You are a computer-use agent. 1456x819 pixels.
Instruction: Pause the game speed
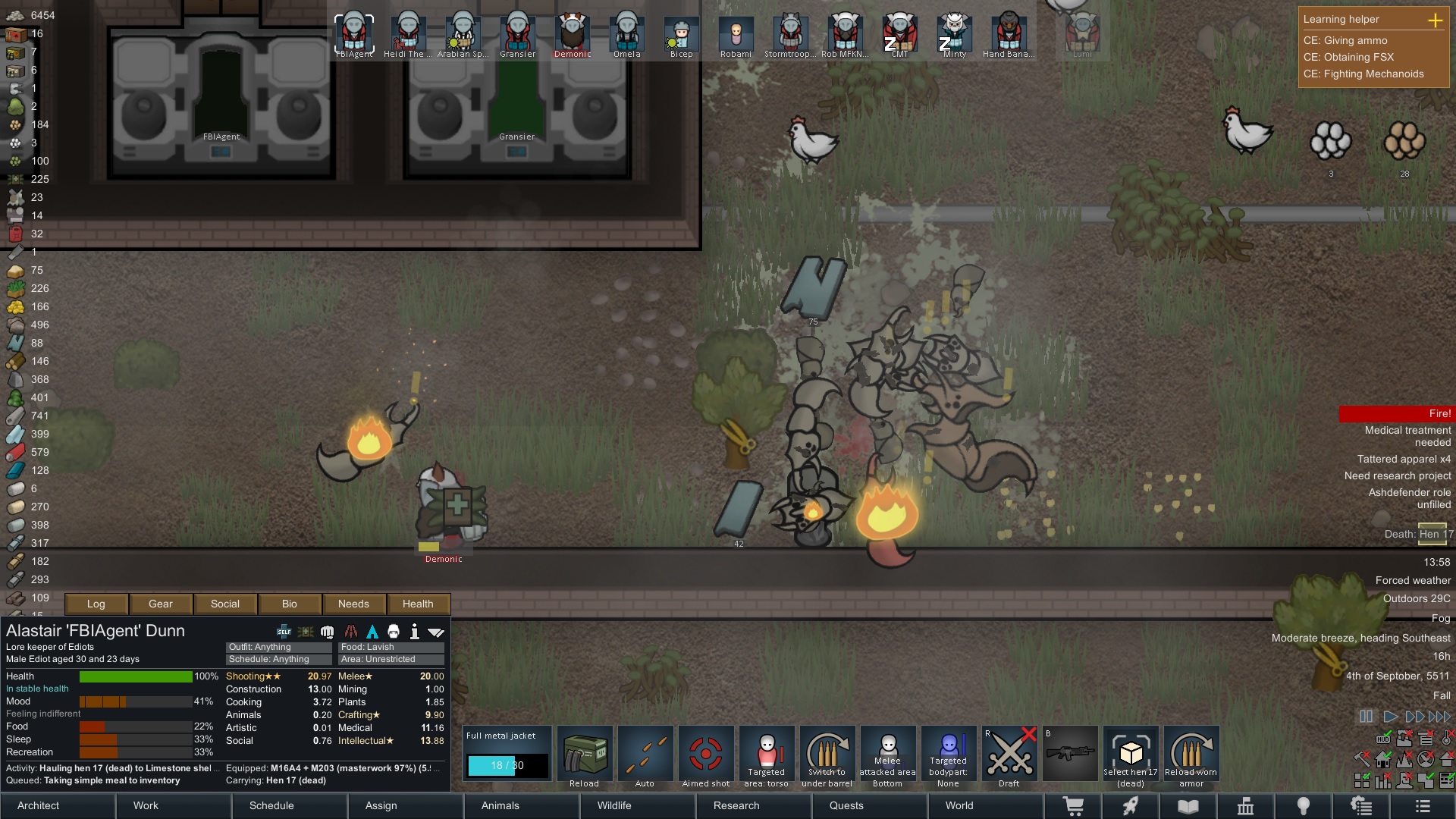1366,717
